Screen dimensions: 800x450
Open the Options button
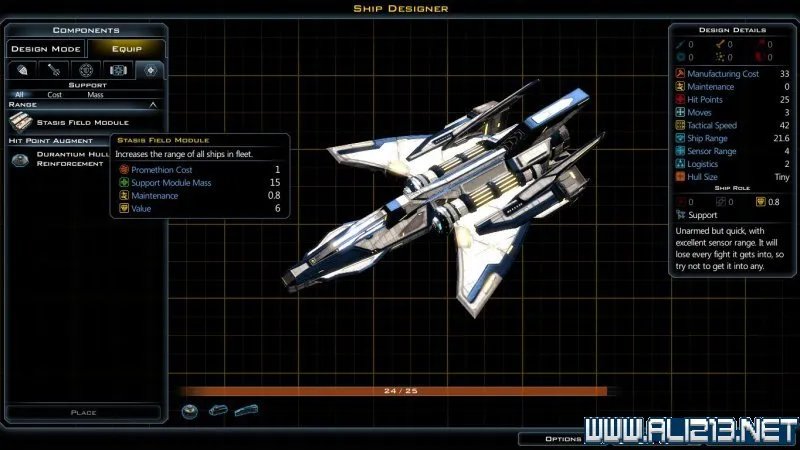562,438
